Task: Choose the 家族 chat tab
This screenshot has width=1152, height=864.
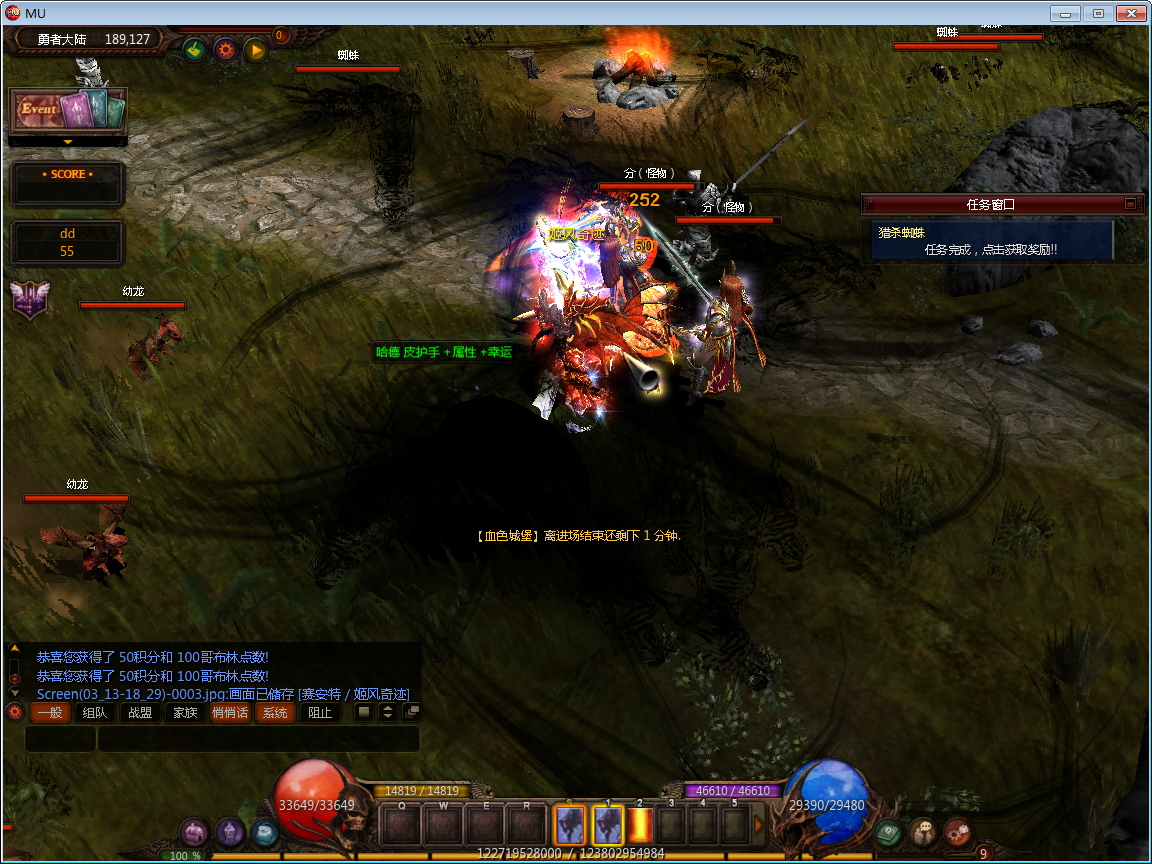Action: (184, 713)
